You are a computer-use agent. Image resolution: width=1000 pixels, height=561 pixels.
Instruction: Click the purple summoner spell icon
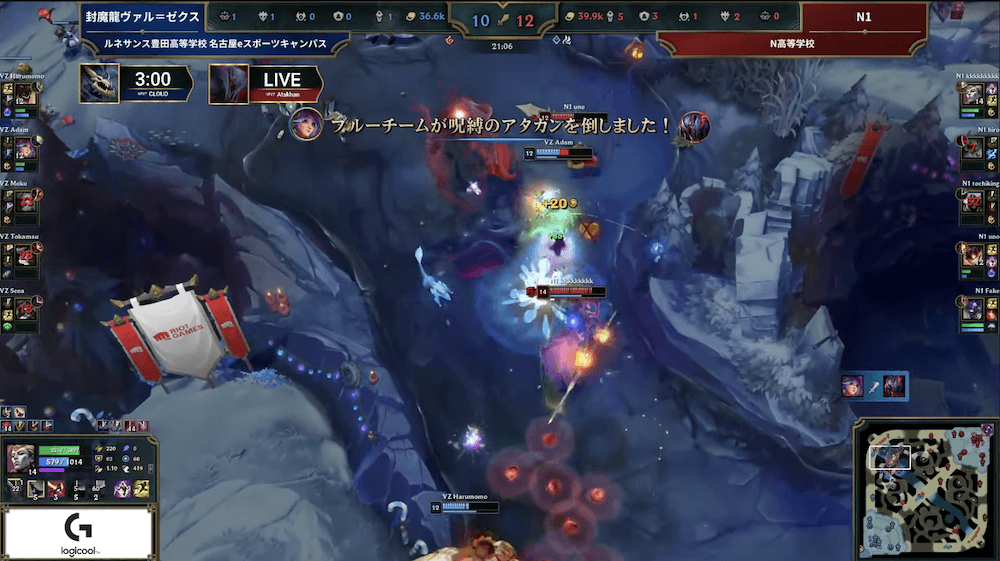click(122, 489)
